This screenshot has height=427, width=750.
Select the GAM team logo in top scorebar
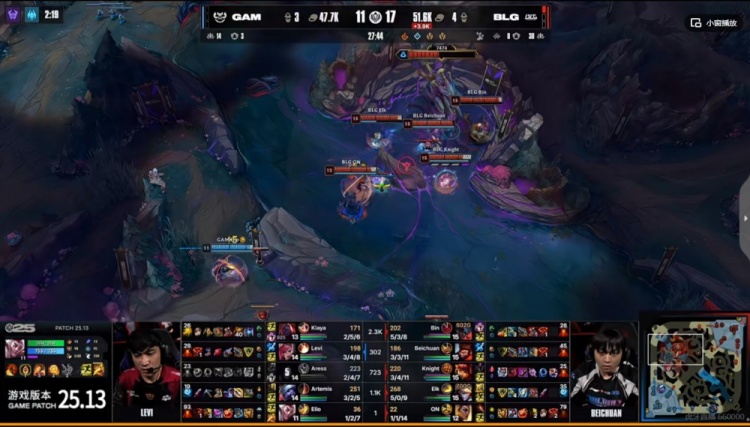[217, 17]
